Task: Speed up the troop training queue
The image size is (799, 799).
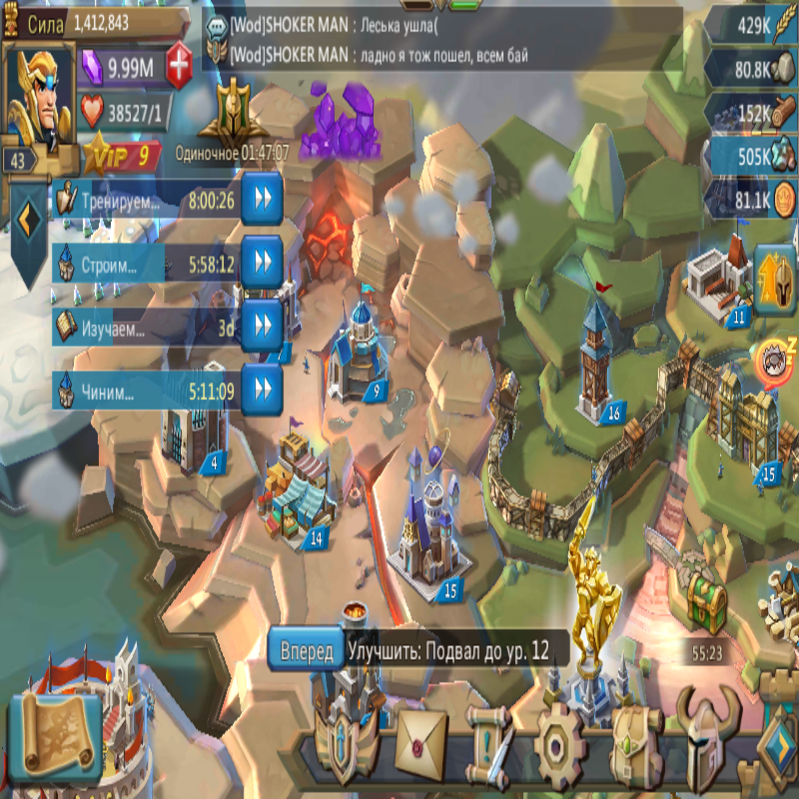Action: [261, 200]
